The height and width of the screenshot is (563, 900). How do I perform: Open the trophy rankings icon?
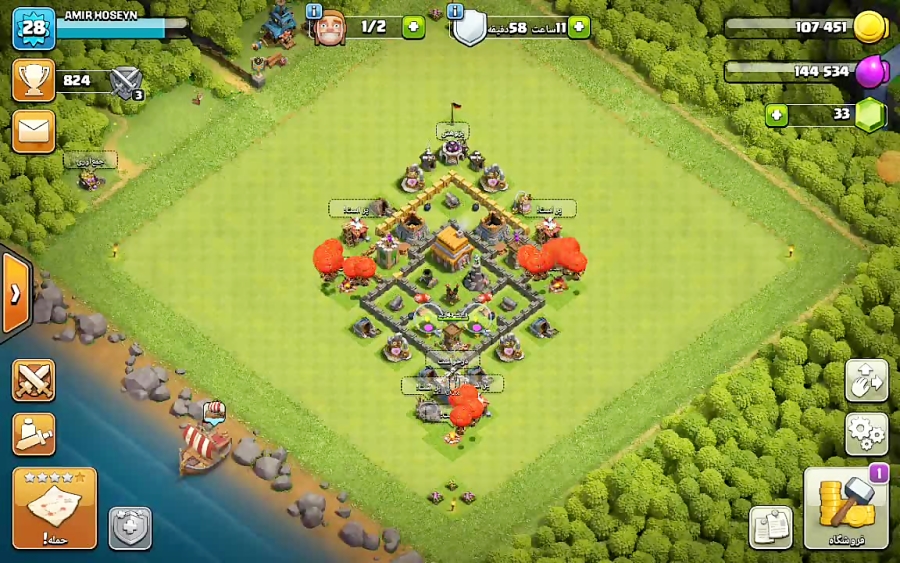(x=33, y=80)
